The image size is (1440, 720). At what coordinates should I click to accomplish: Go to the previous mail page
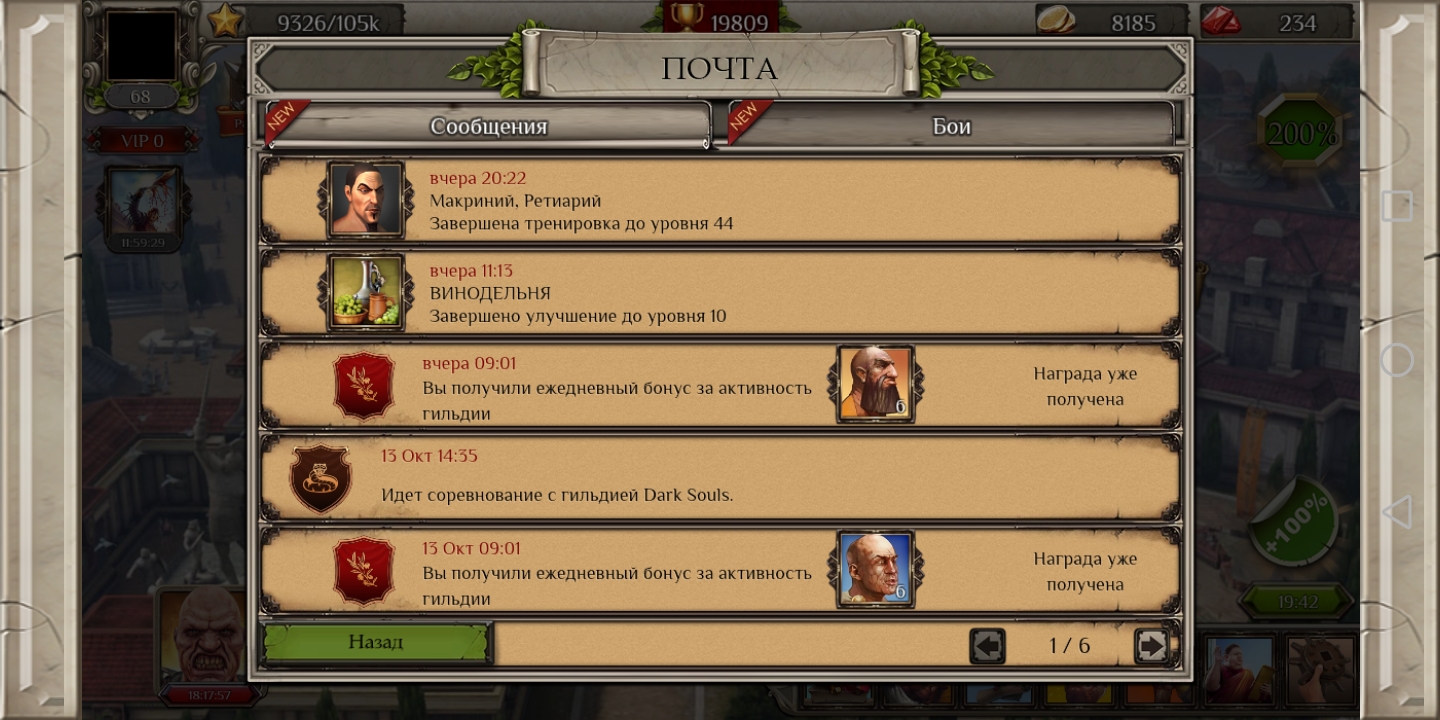987,646
